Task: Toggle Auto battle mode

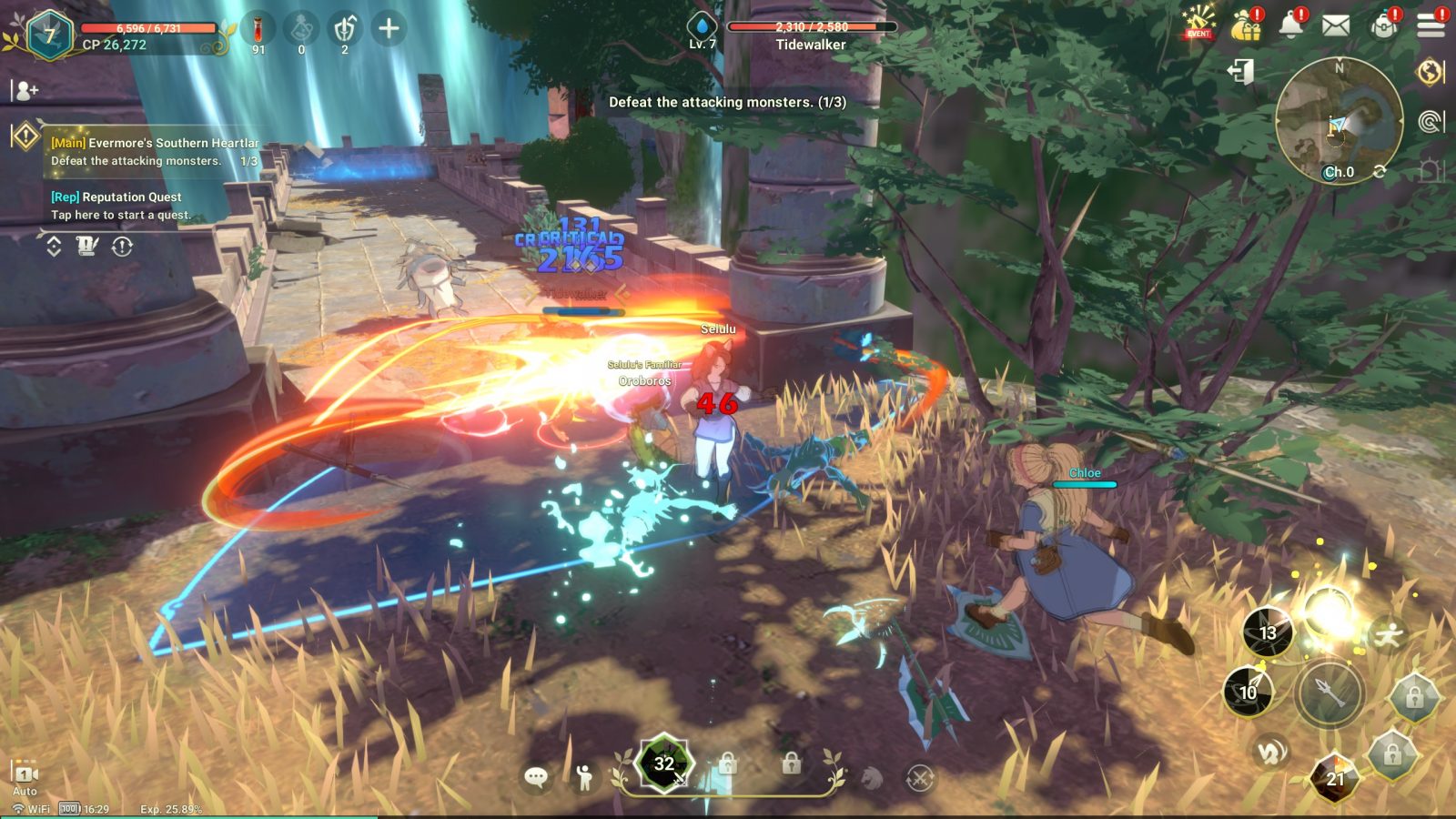Action: [x=25, y=776]
